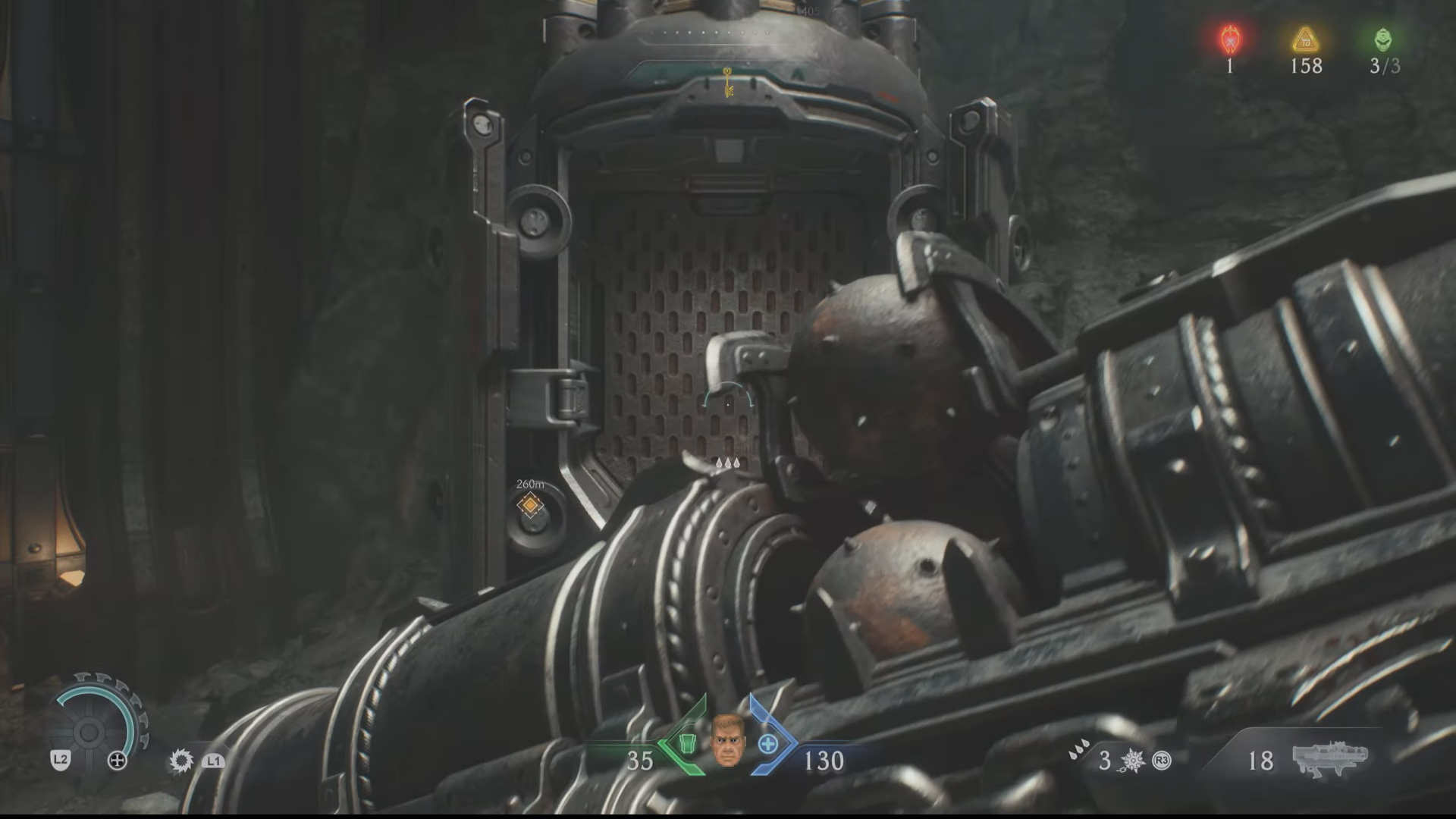Image resolution: width=1456 pixels, height=819 pixels.
Task: Select the spiked flail melee icon
Action: [1132, 760]
